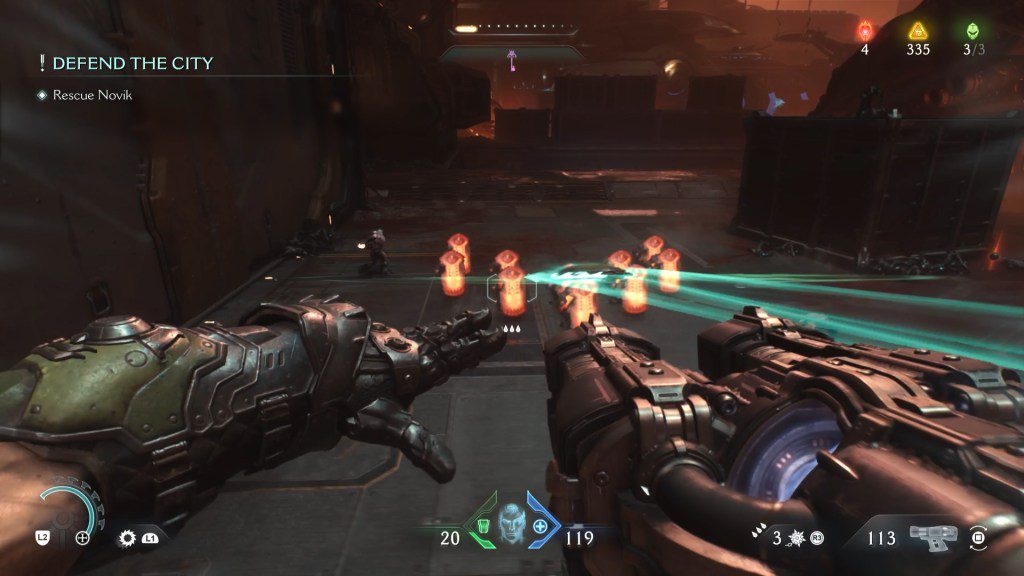
Task: Click the spiked melee charge icon
Action: [x=797, y=538]
